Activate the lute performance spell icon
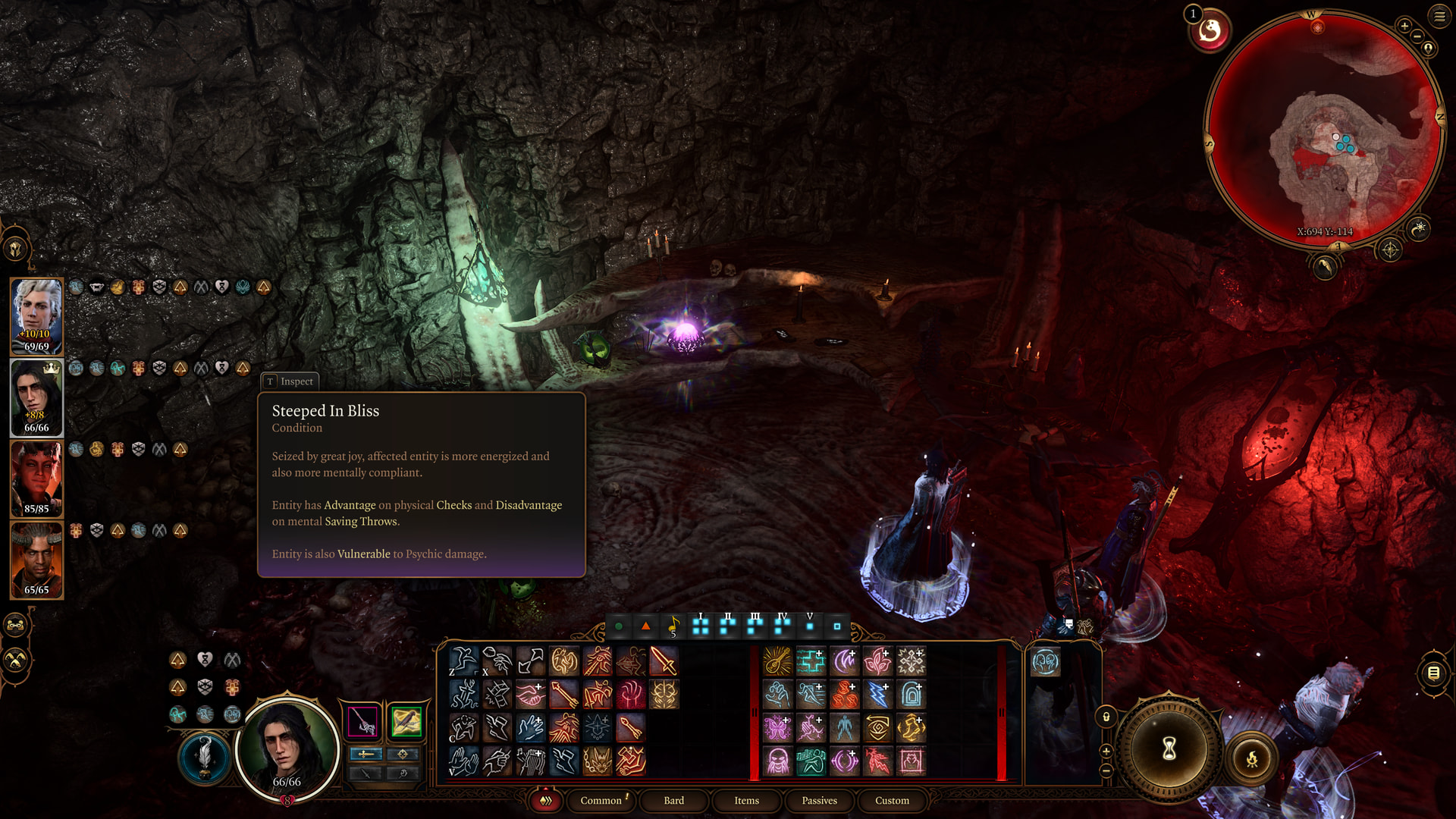Screen dimensions: 1456x819 (777, 661)
